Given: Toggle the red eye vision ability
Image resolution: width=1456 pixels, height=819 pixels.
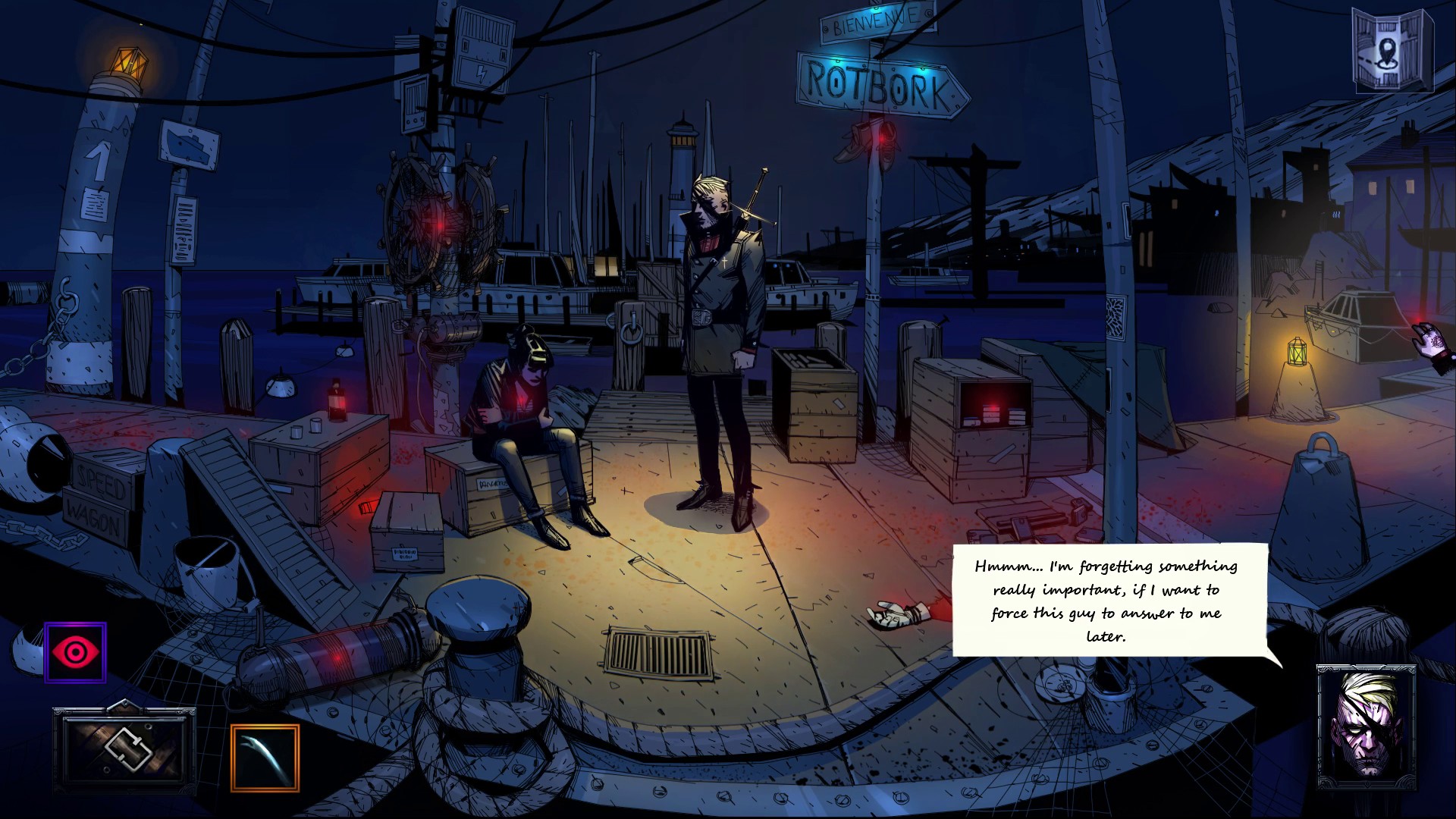Looking at the screenshot, I should pos(75,652).
